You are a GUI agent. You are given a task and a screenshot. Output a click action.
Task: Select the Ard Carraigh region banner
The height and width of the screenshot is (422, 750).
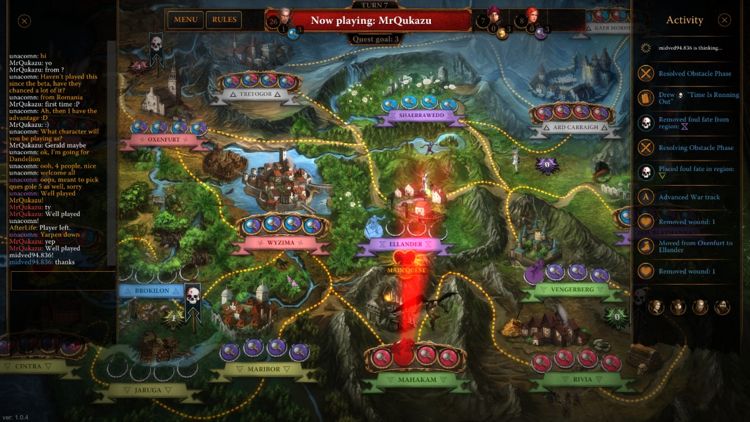(x=573, y=127)
